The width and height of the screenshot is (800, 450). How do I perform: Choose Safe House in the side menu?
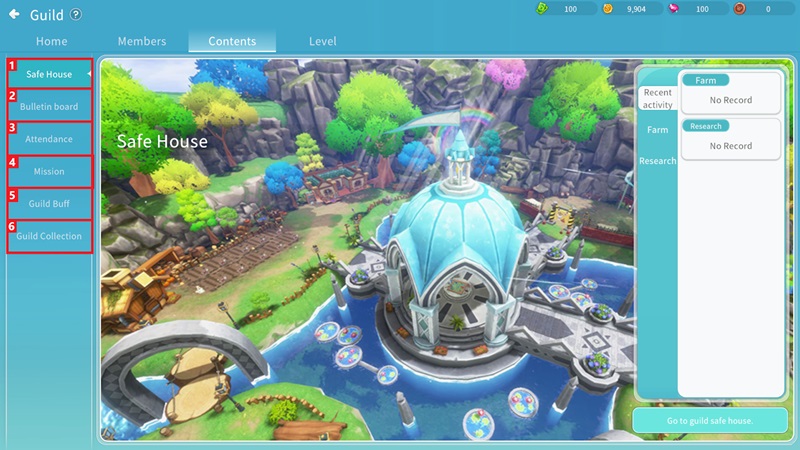point(49,75)
